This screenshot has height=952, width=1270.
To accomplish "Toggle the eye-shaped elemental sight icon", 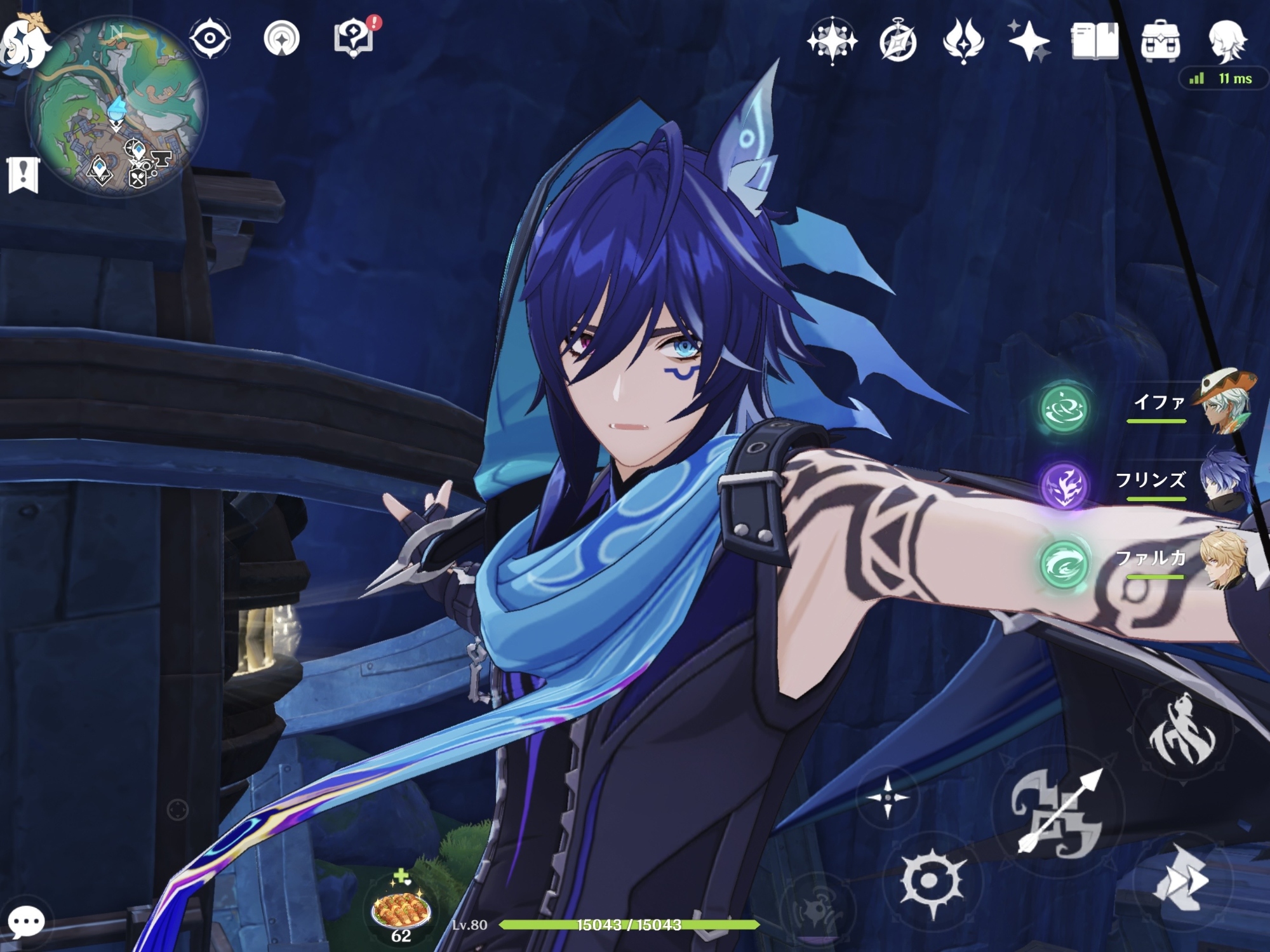I will pyautogui.click(x=210, y=38).
